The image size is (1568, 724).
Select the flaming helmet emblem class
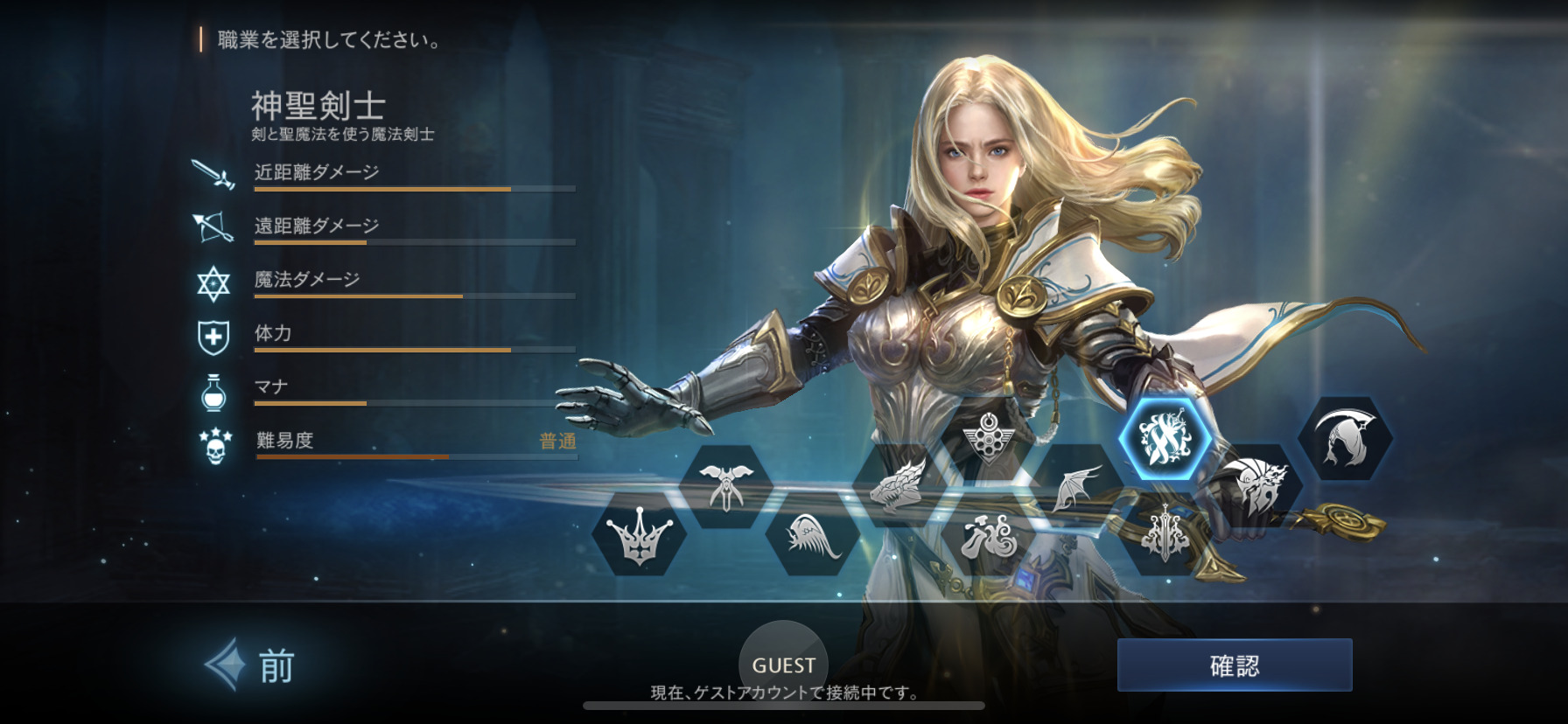pos(1255,487)
